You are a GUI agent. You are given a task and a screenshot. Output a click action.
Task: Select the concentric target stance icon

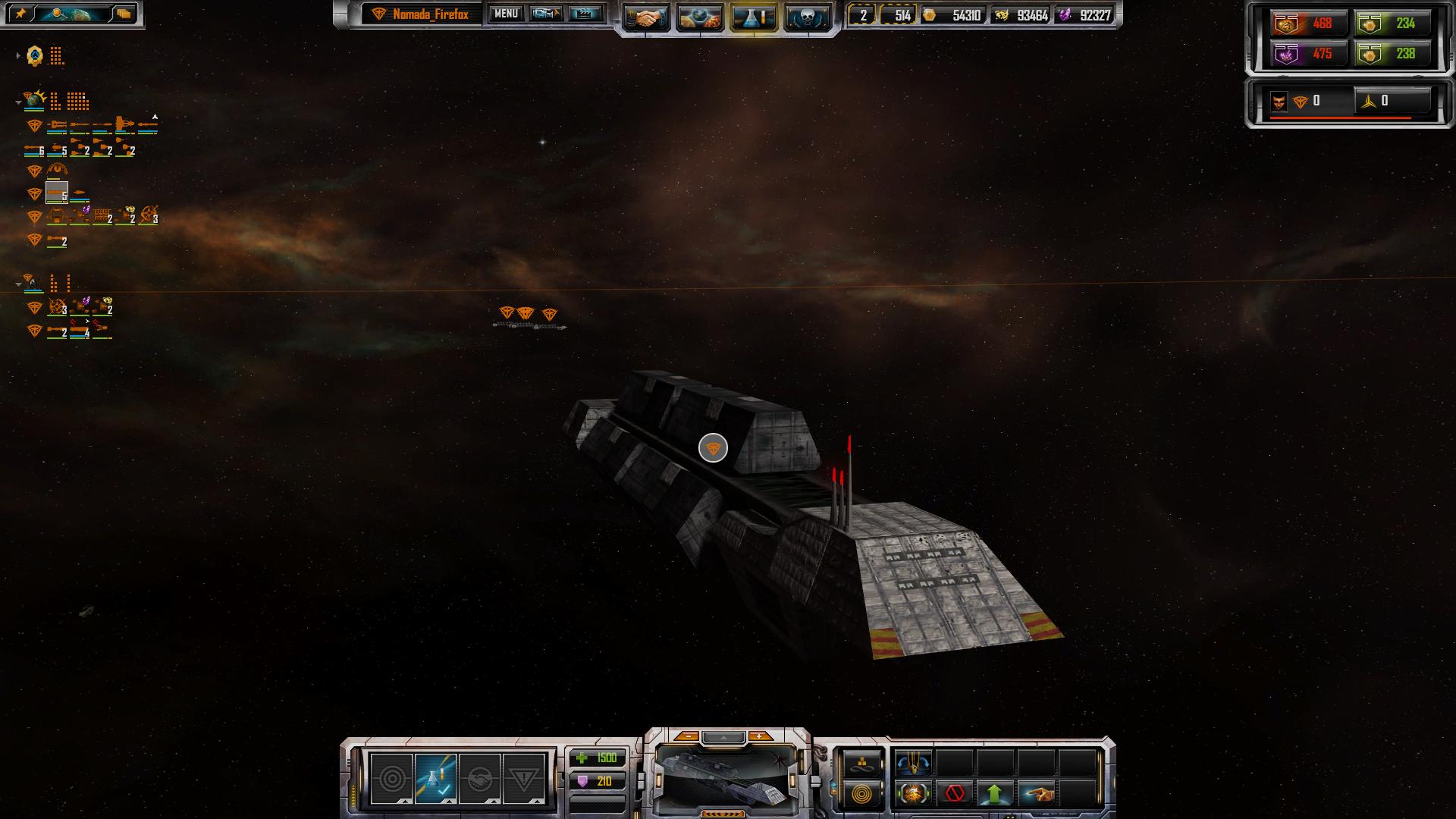[392, 778]
